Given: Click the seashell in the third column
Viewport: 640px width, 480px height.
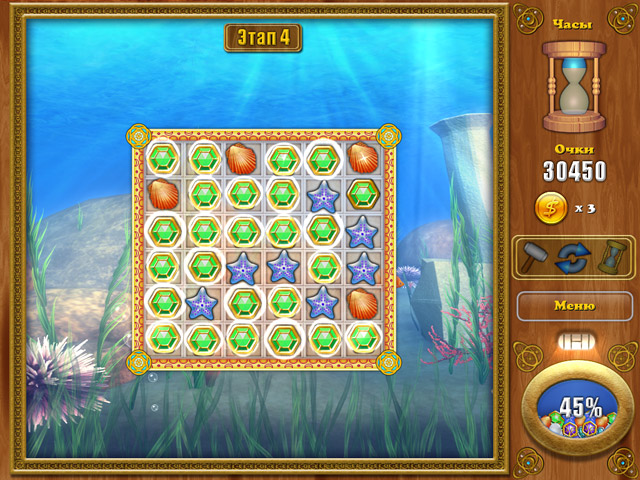Looking at the screenshot, I should 242,158.
